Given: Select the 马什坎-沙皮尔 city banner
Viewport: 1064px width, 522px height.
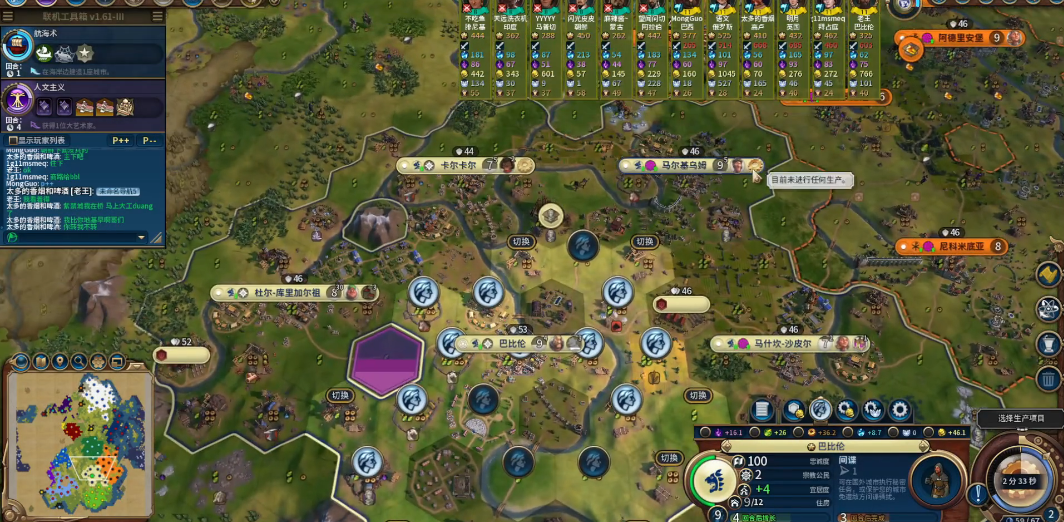Looking at the screenshot, I should 781,343.
